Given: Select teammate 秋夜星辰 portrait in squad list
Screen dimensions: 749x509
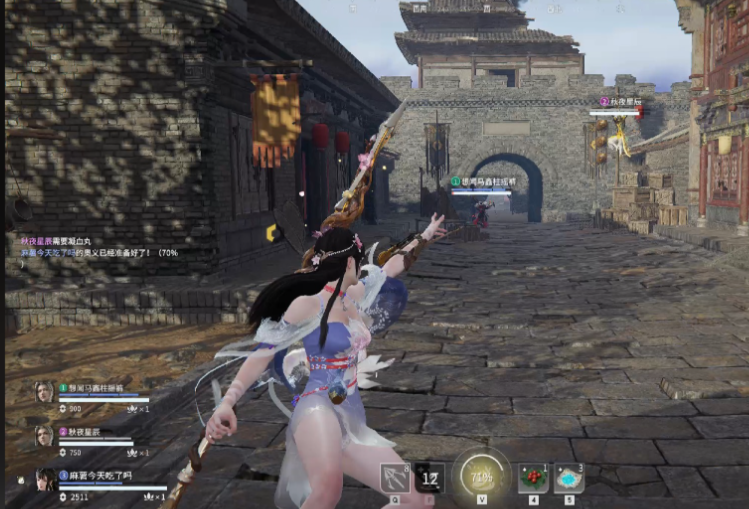Looking at the screenshot, I should (44, 435).
